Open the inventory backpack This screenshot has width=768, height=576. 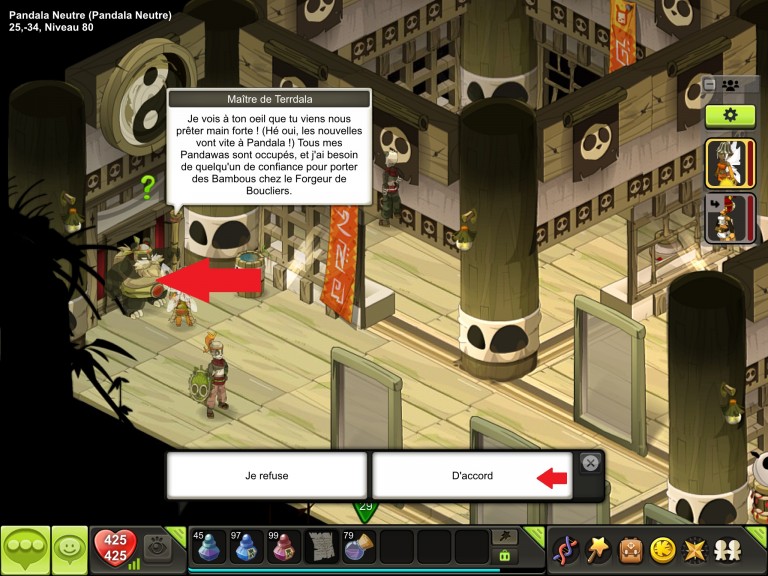coord(630,549)
